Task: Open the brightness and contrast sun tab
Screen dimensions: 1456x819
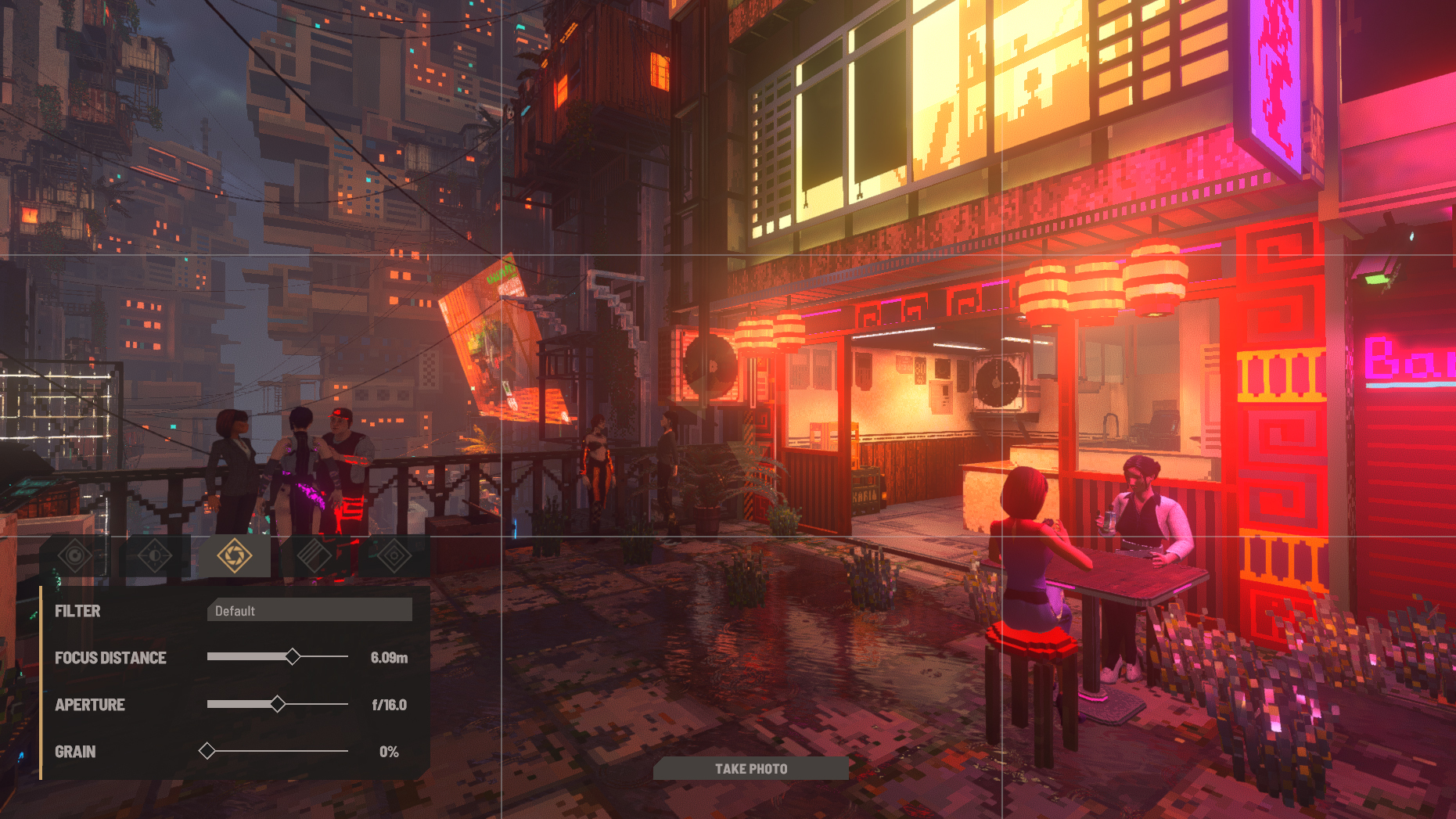Action: pyautogui.click(x=155, y=556)
